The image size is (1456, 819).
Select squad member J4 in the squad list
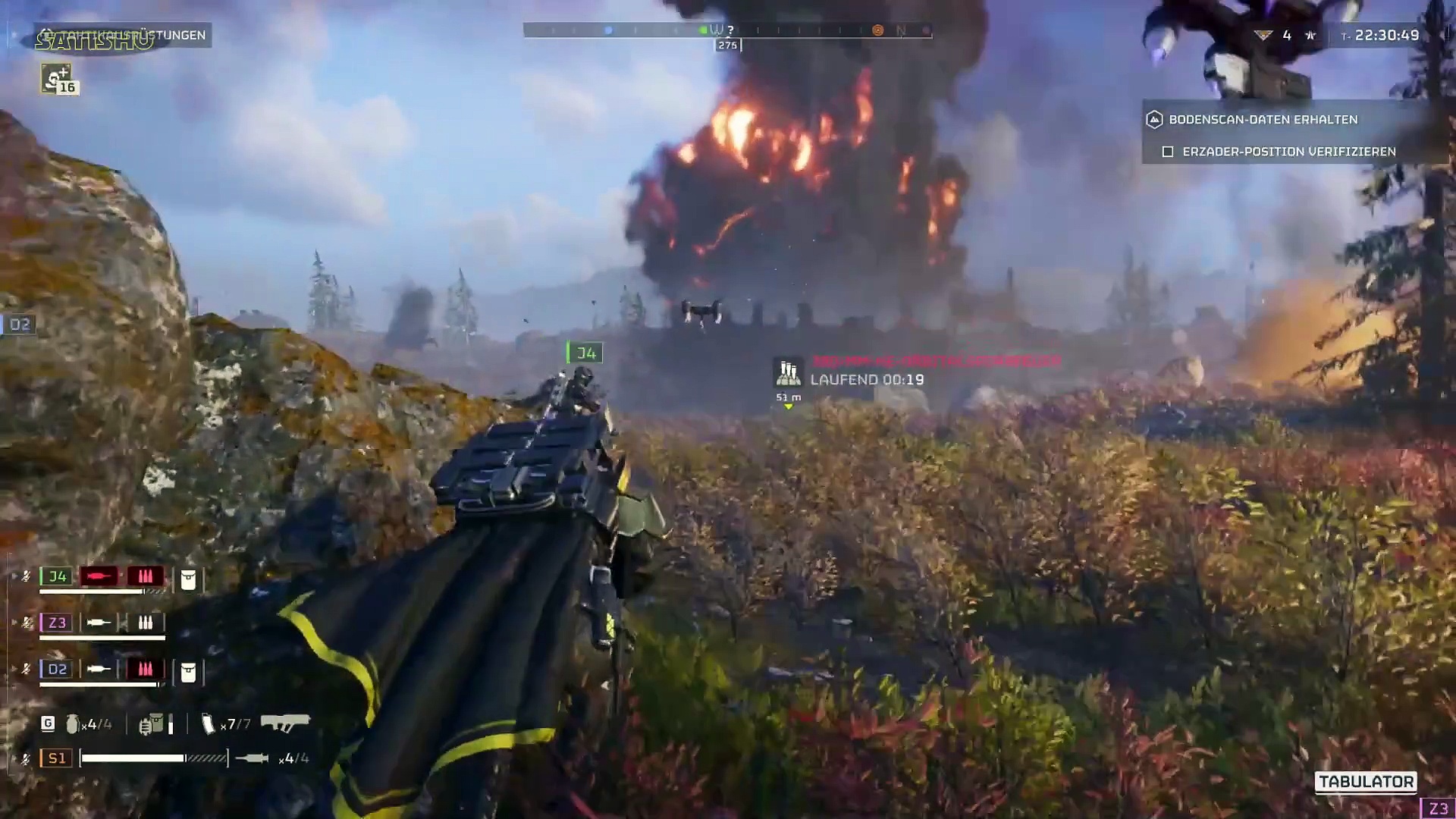[x=57, y=576]
